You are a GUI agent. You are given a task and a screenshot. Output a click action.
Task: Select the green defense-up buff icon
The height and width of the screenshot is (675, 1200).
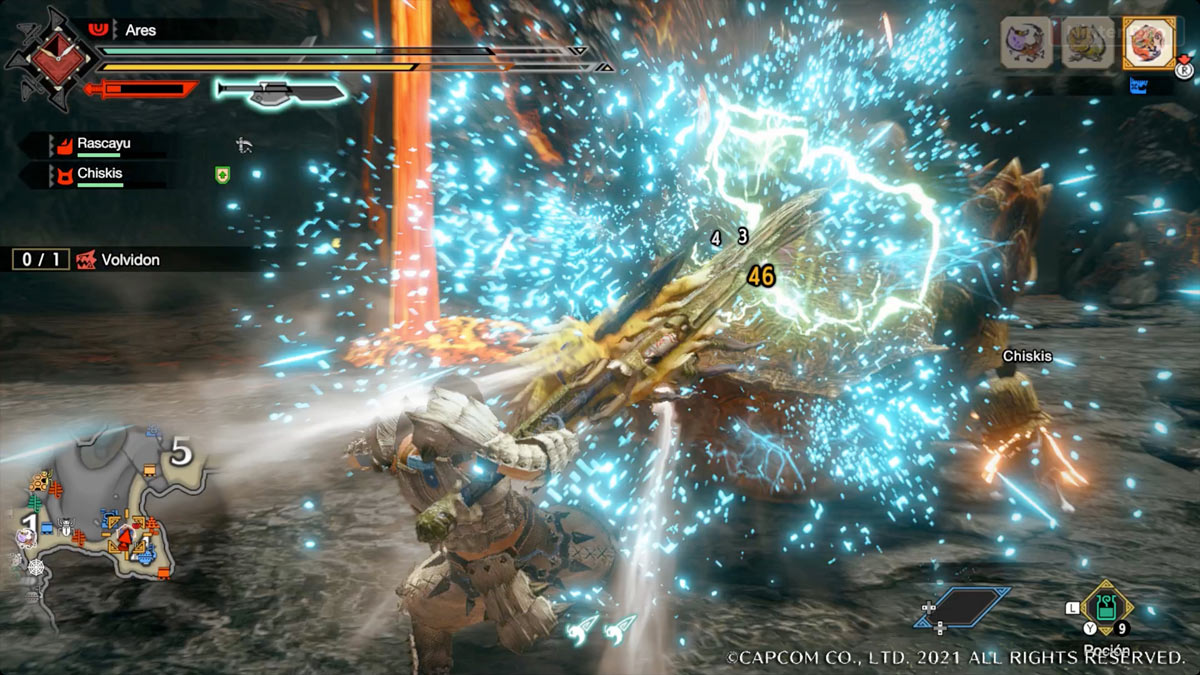click(x=223, y=175)
